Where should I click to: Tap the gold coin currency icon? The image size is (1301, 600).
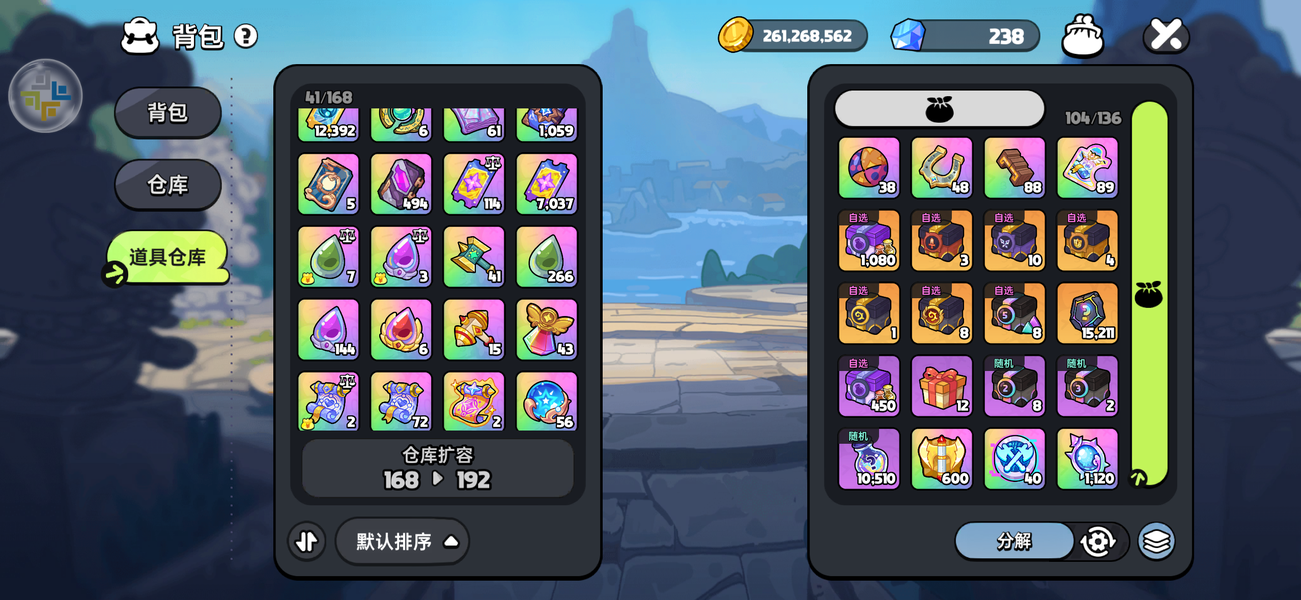tap(736, 35)
